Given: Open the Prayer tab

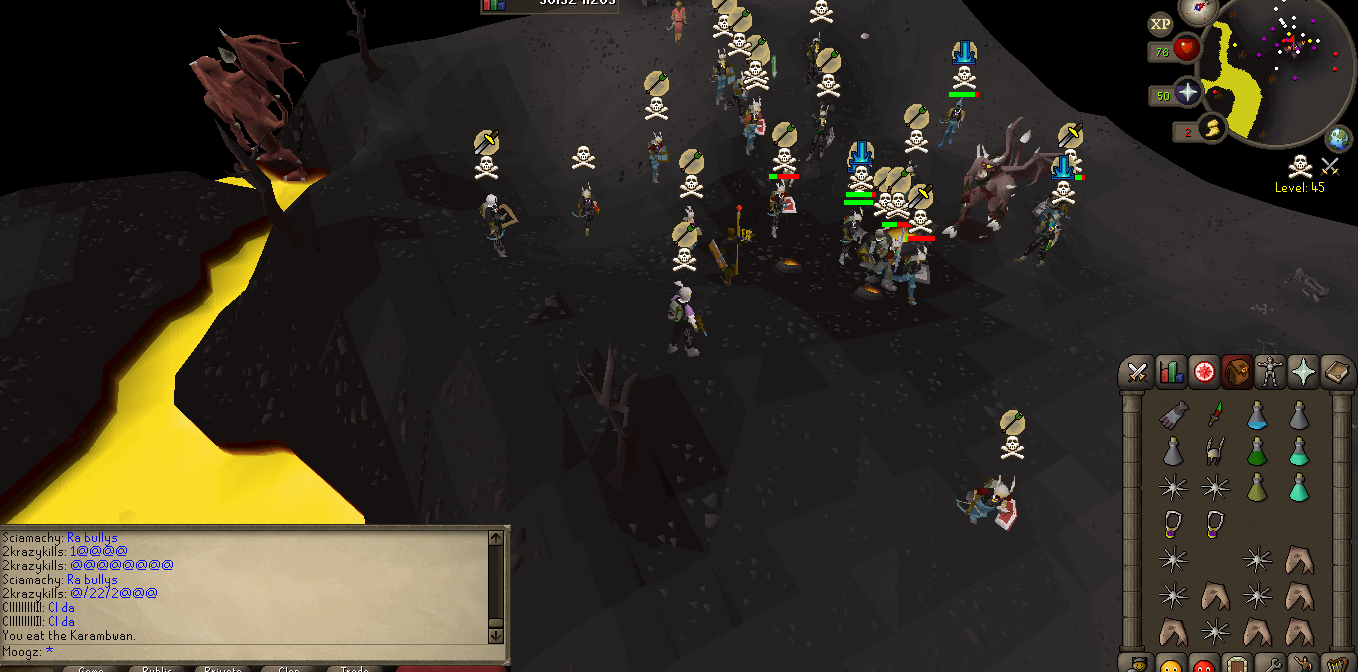Looking at the screenshot, I should pos(1303,373).
